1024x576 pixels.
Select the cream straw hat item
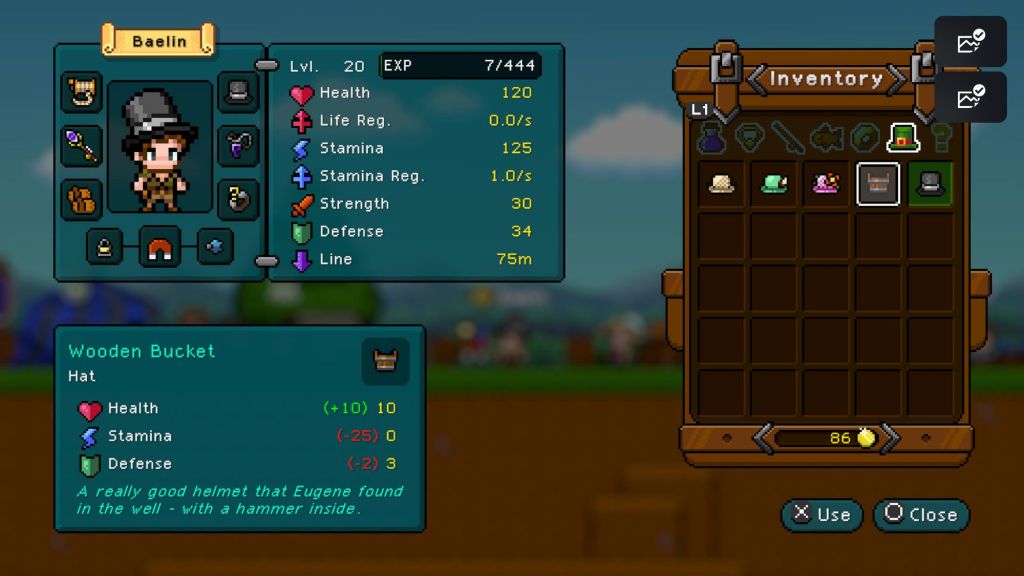pyautogui.click(x=722, y=184)
